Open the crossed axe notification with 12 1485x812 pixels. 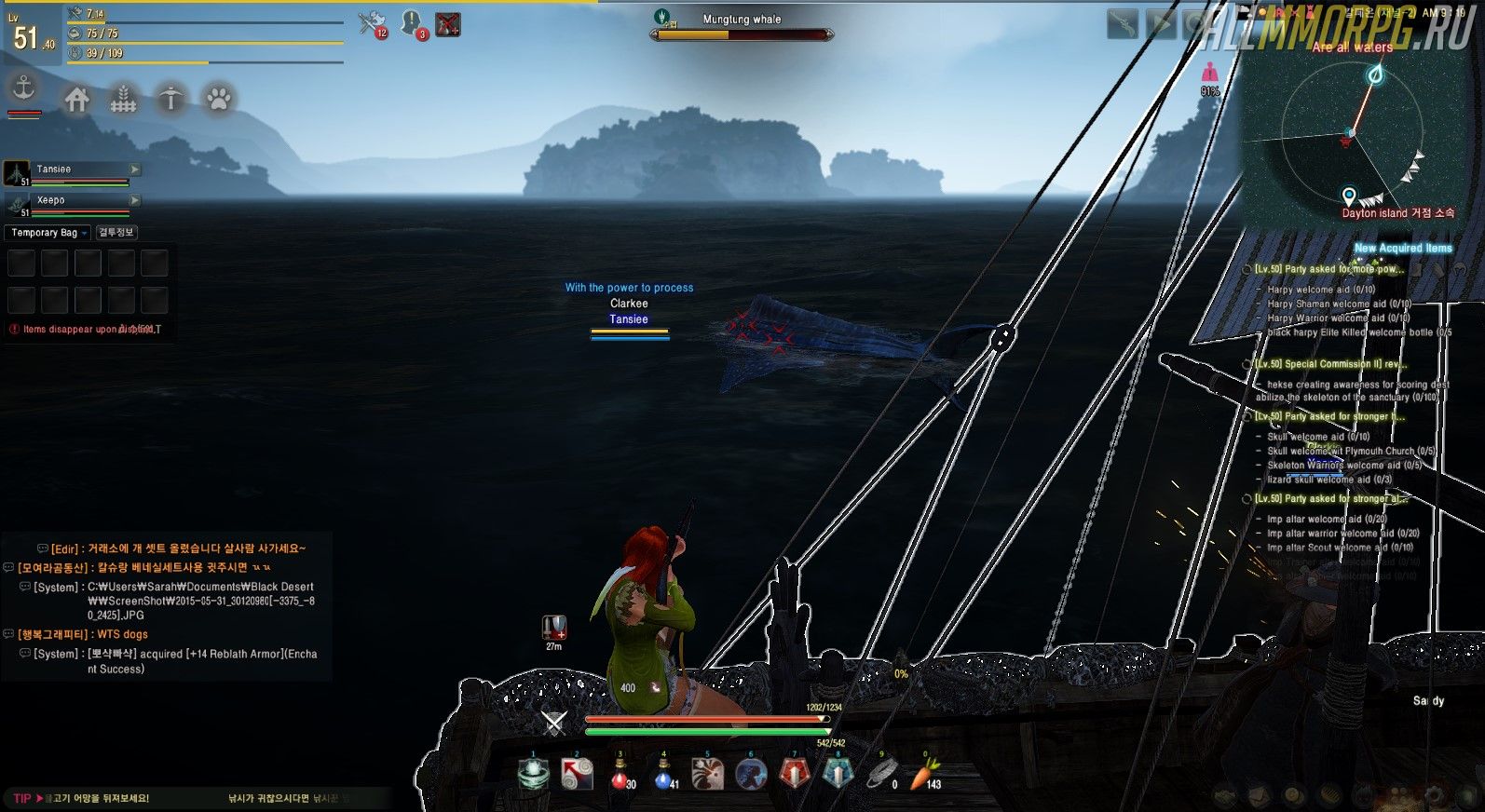point(372,23)
